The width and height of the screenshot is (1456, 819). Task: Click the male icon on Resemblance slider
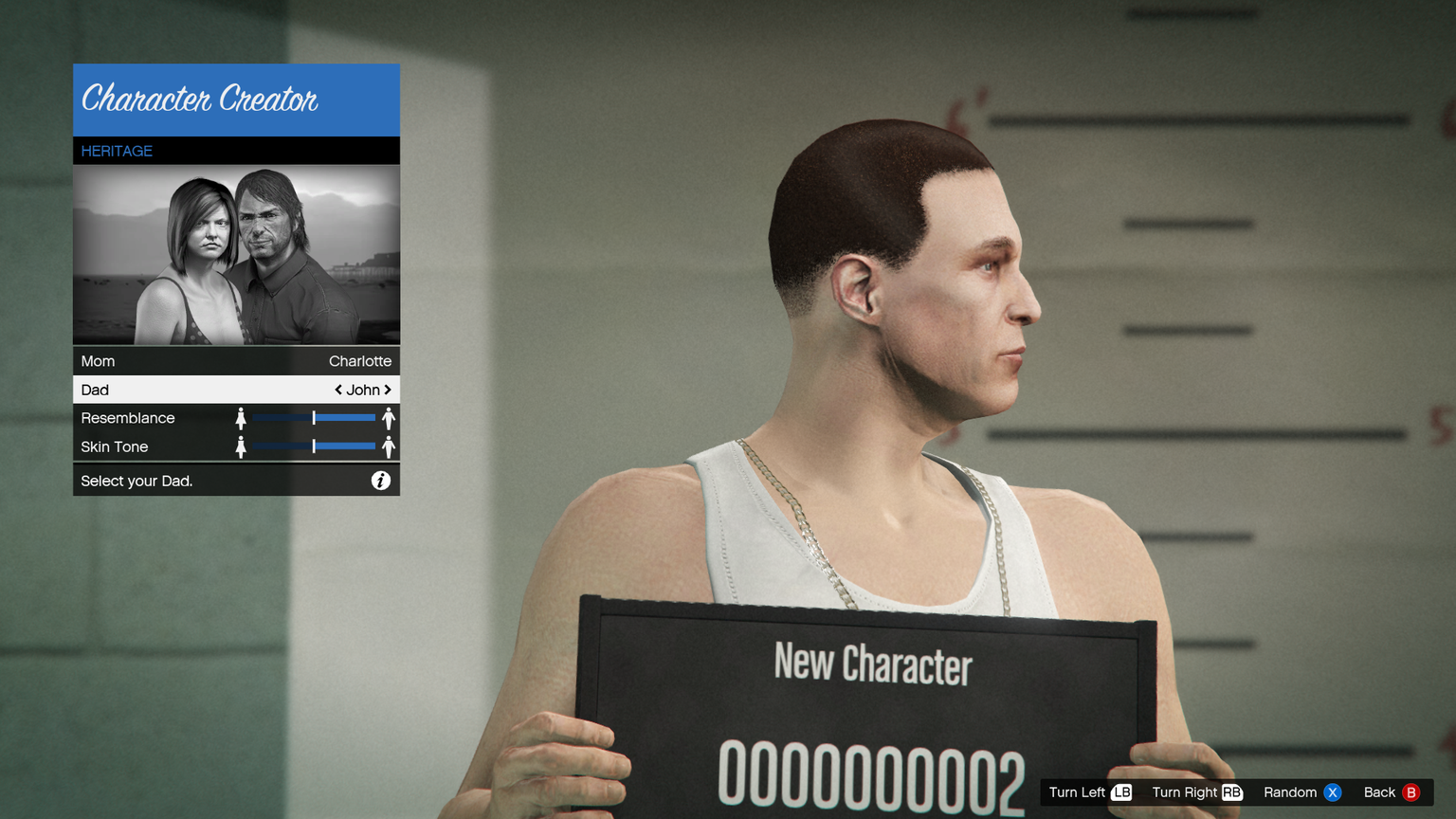(x=389, y=418)
